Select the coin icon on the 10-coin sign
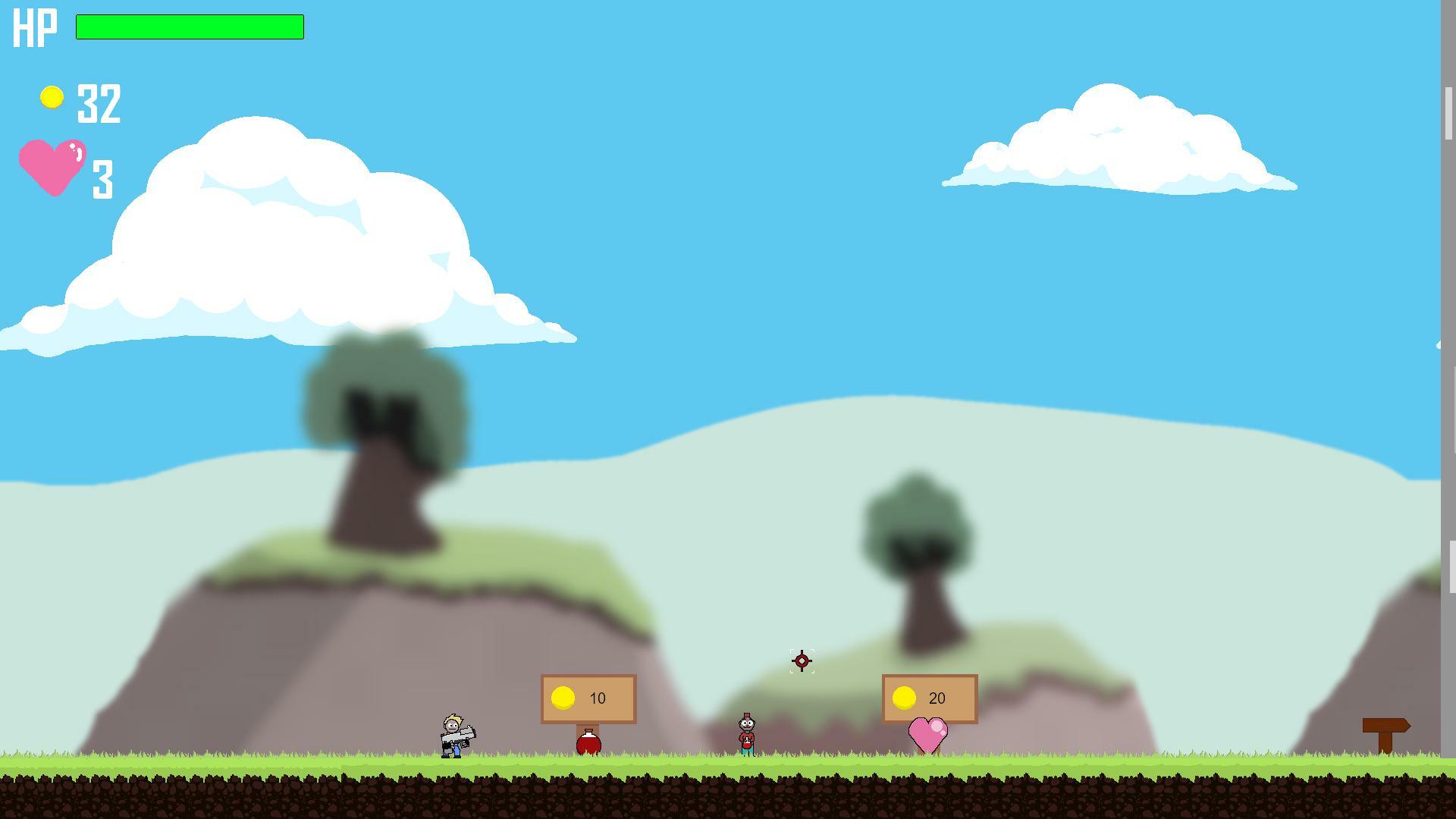 [x=564, y=696]
